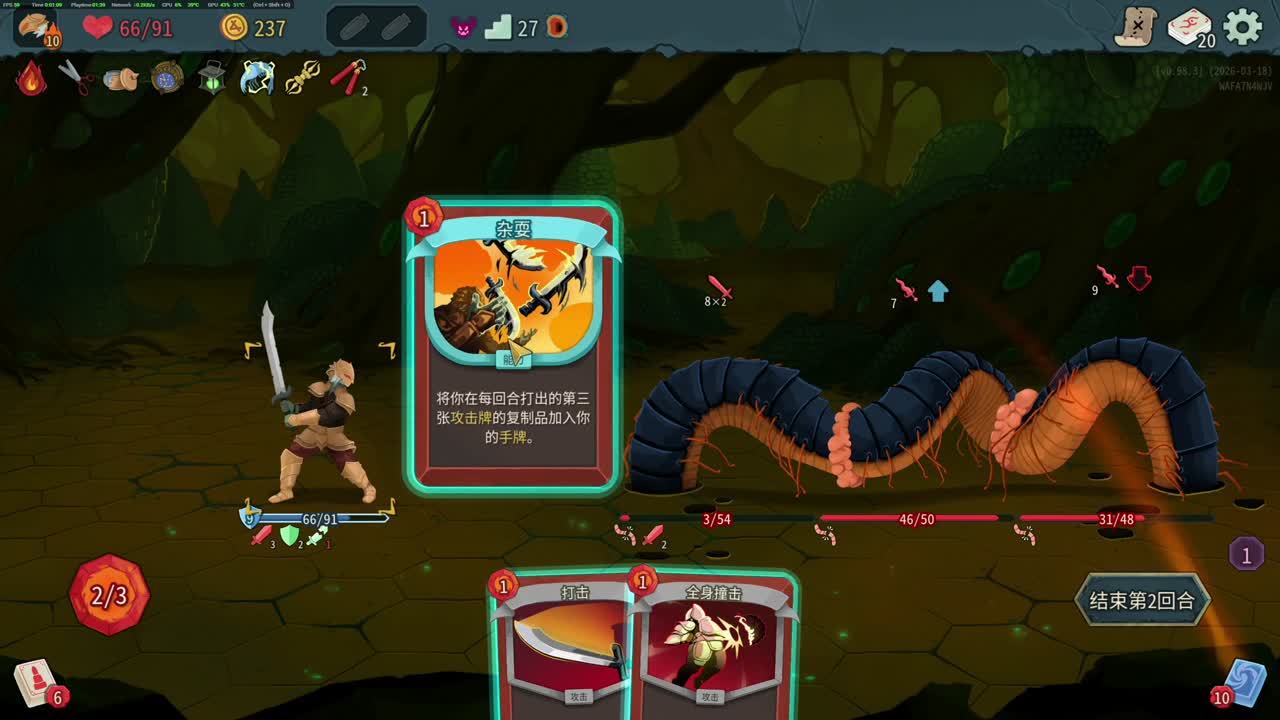Click the scissors relic icon

tap(75, 77)
